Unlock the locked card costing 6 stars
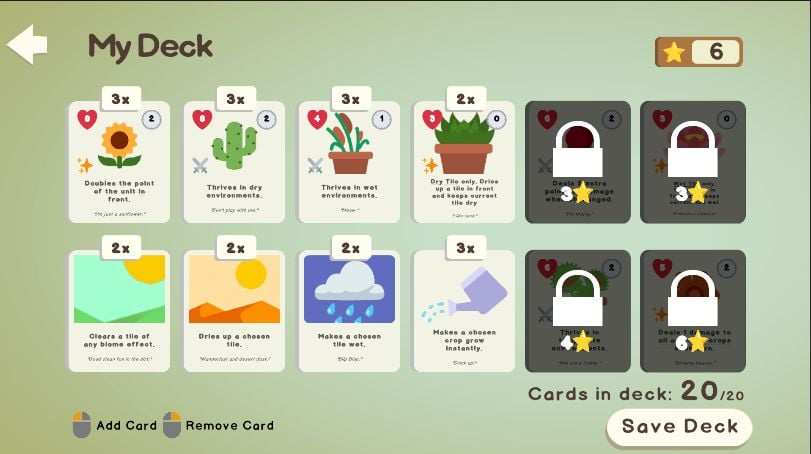The image size is (811, 454). 692,311
